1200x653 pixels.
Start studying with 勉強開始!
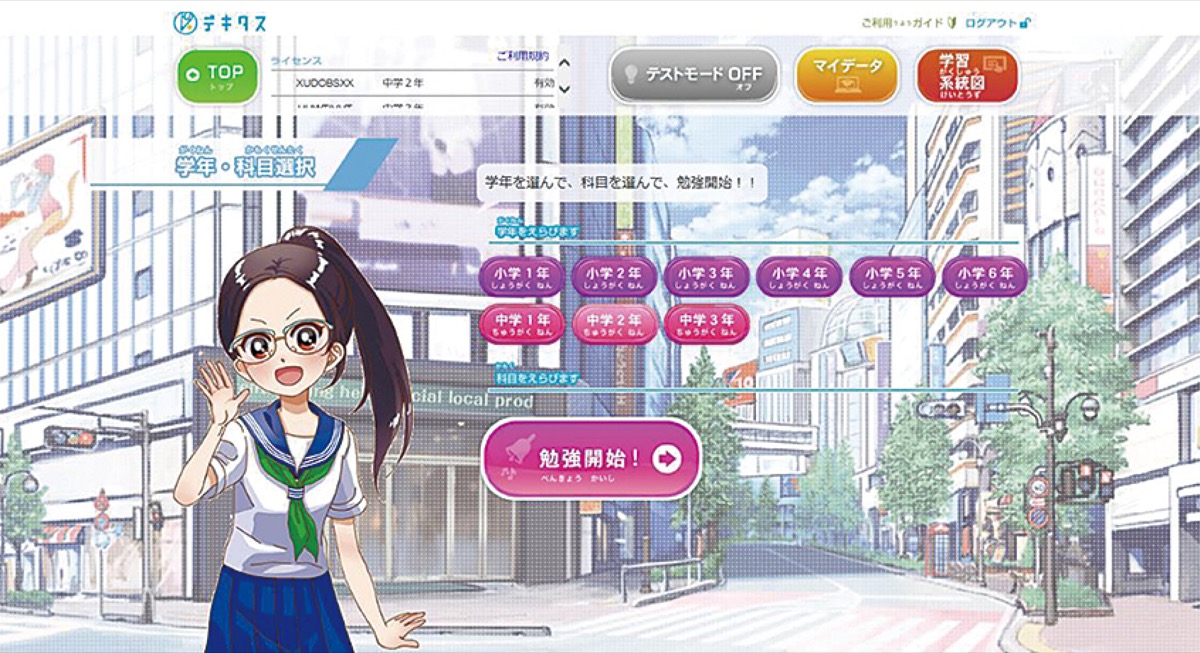pyautogui.click(x=591, y=459)
